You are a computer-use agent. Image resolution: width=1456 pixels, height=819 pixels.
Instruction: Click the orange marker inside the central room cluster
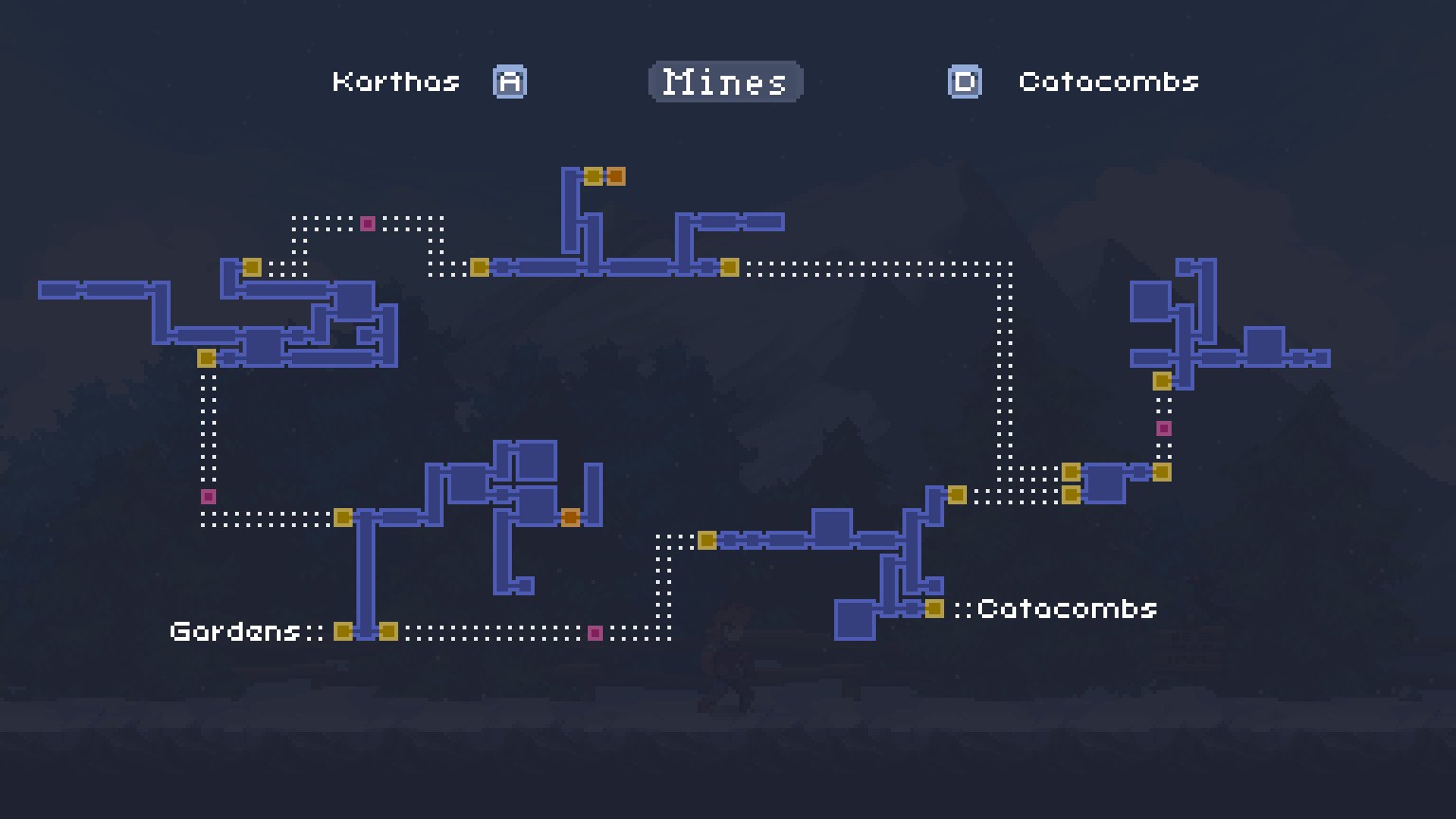click(573, 518)
